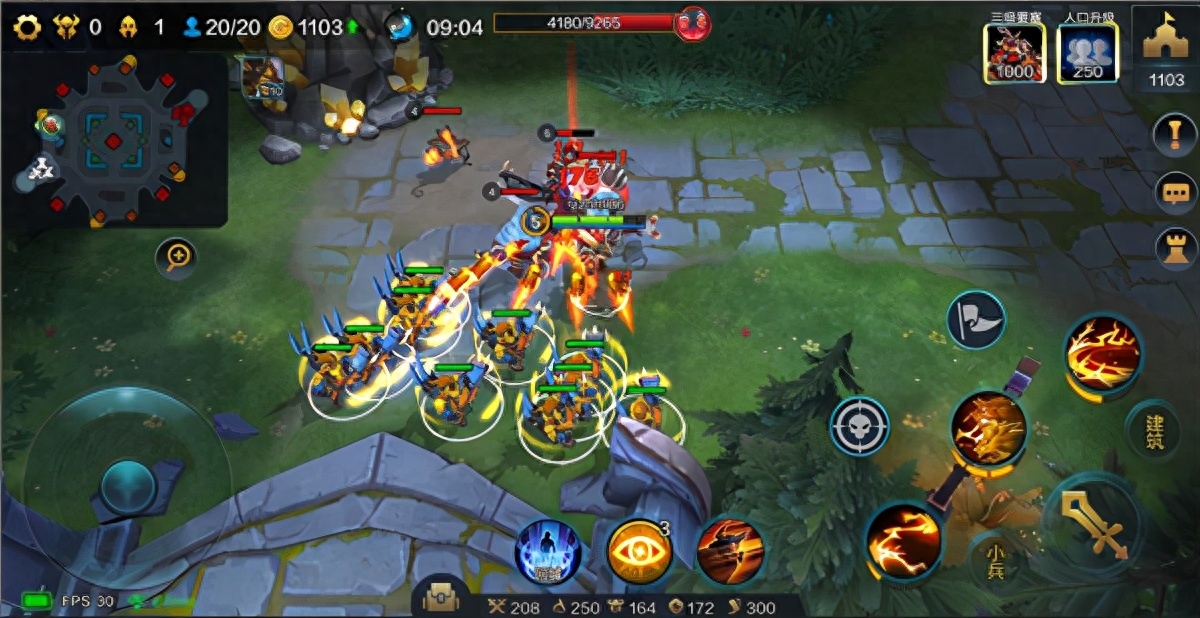
Task: Use the golden dragon skill
Action: click(988, 428)
